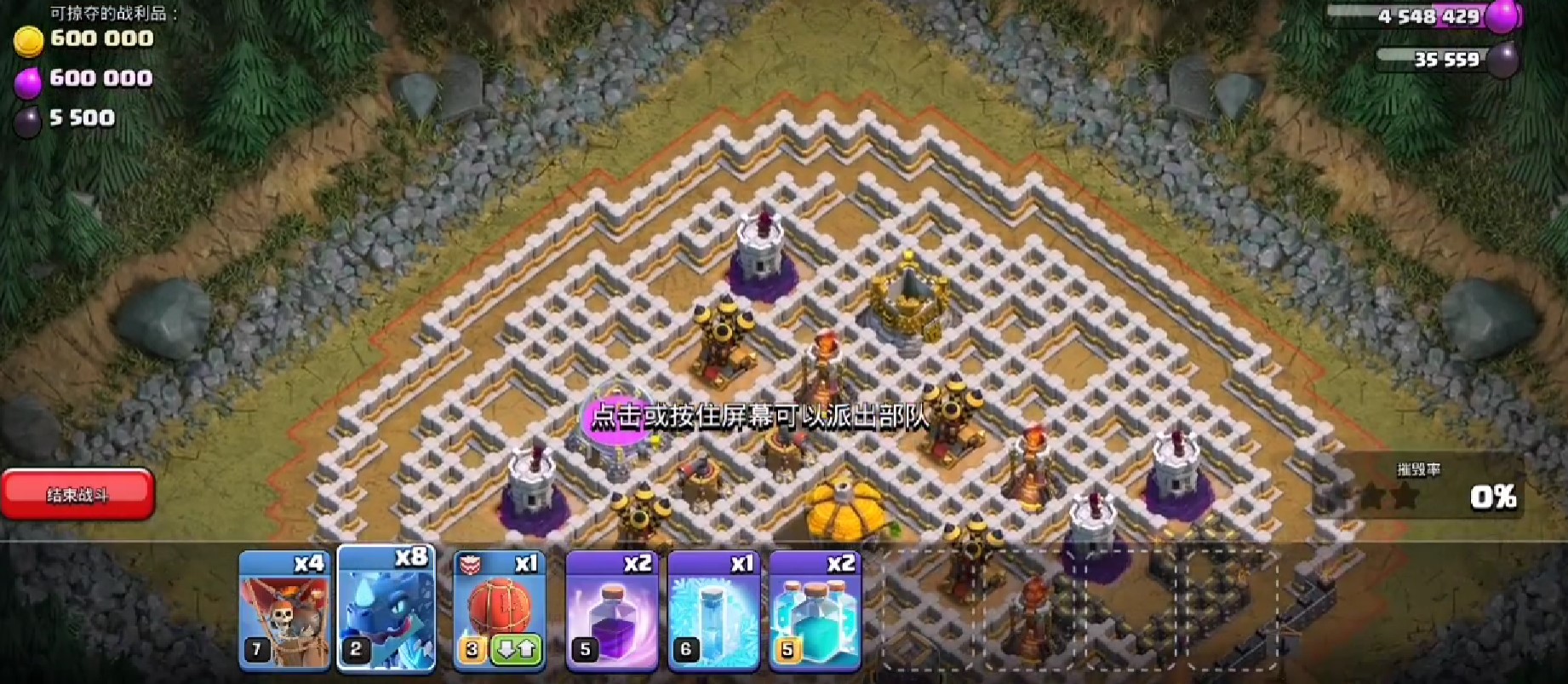Pick the purple Rage spell card
This screenshot has height=684, width=1568.
tap(612, 609)
